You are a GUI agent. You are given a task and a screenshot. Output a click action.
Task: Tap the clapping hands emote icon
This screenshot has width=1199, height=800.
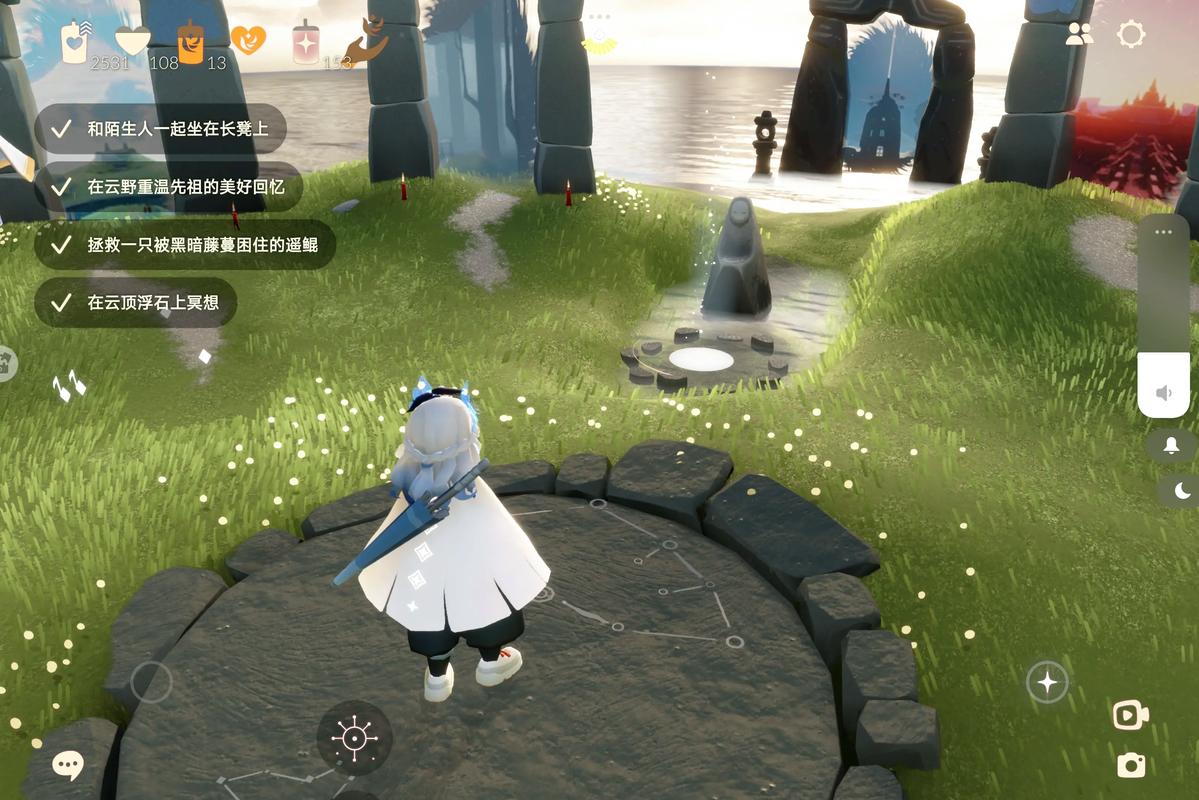point(69,385)
